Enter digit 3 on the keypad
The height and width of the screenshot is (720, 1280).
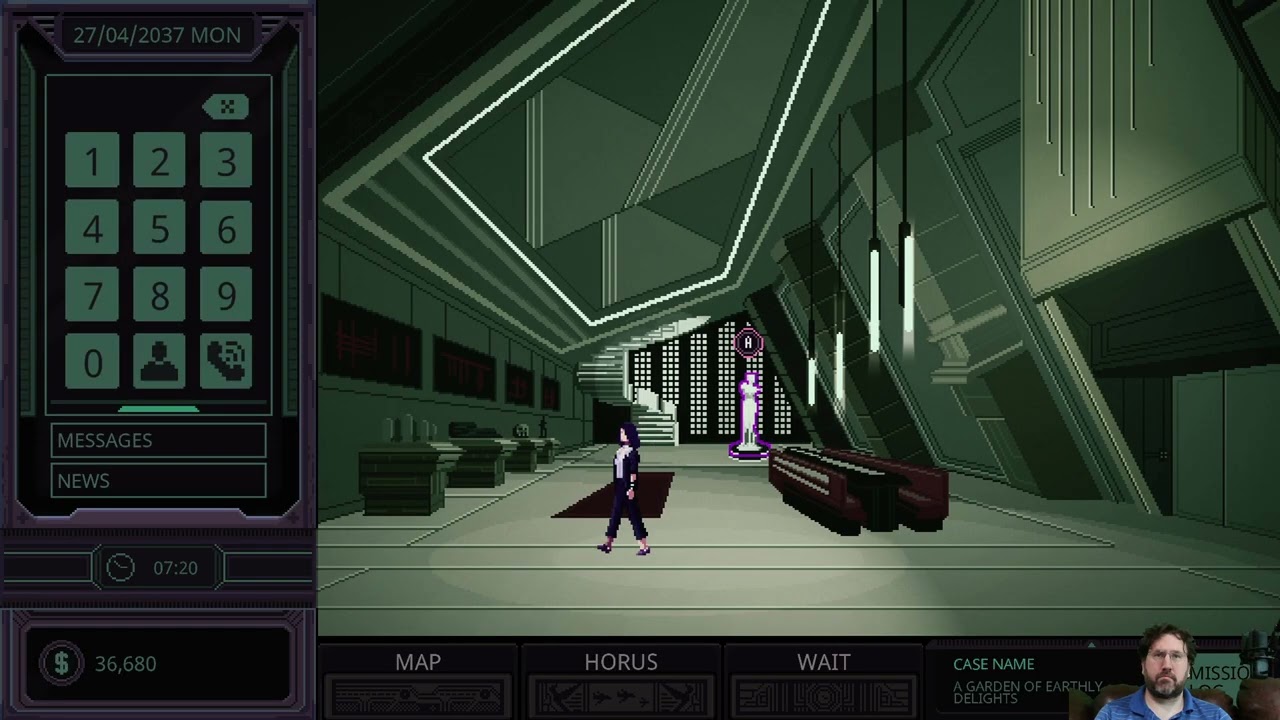pos(226,161)
